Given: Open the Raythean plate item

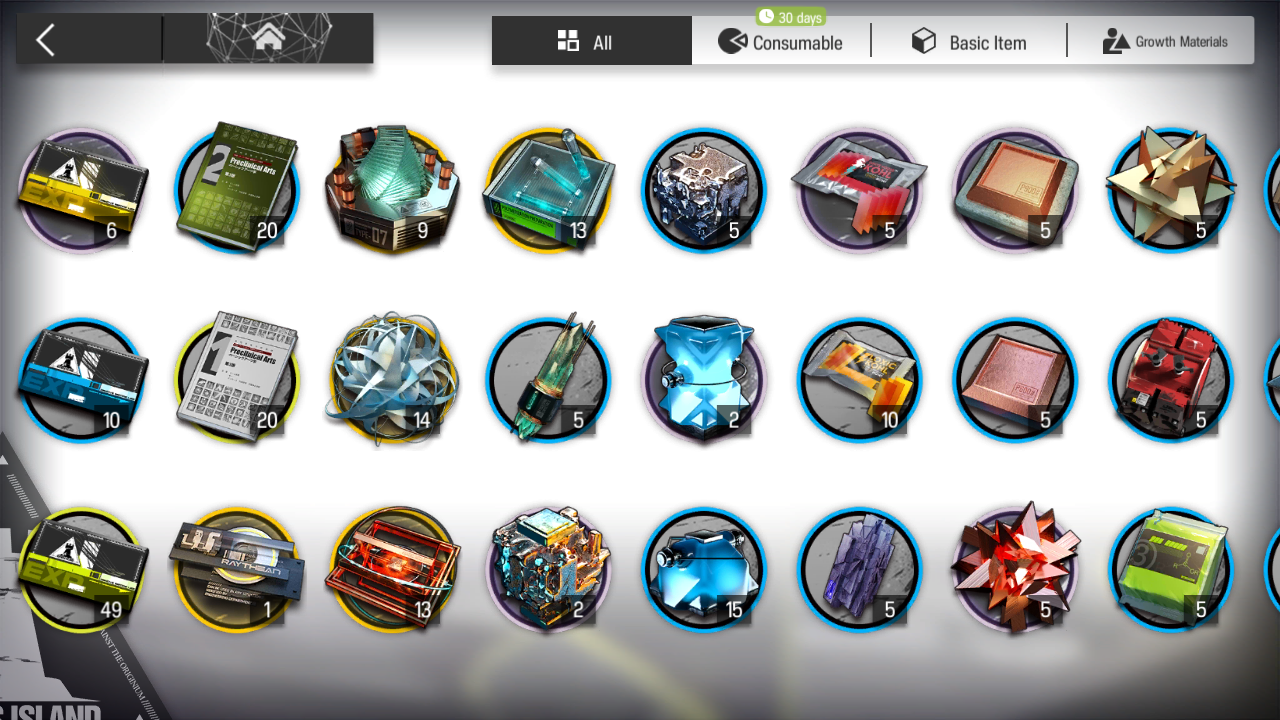Looking at the screenshot, I should [237, 570].
